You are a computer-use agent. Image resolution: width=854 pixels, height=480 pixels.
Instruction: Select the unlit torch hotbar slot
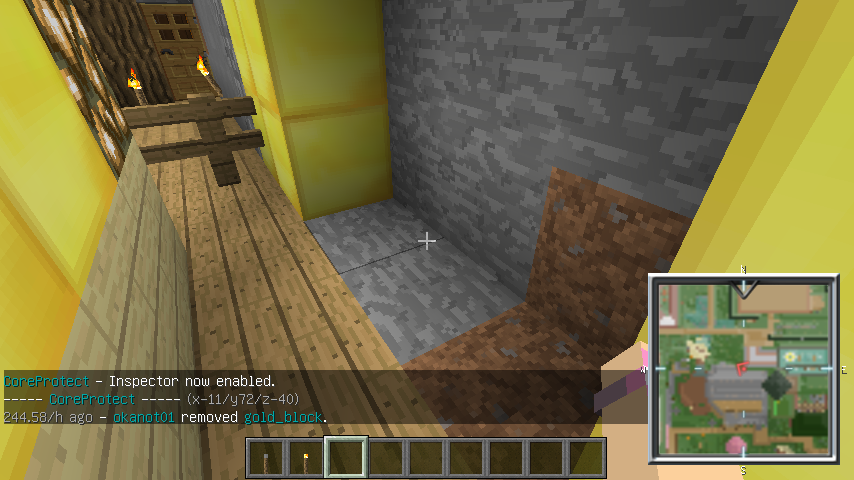coord(267,458)
